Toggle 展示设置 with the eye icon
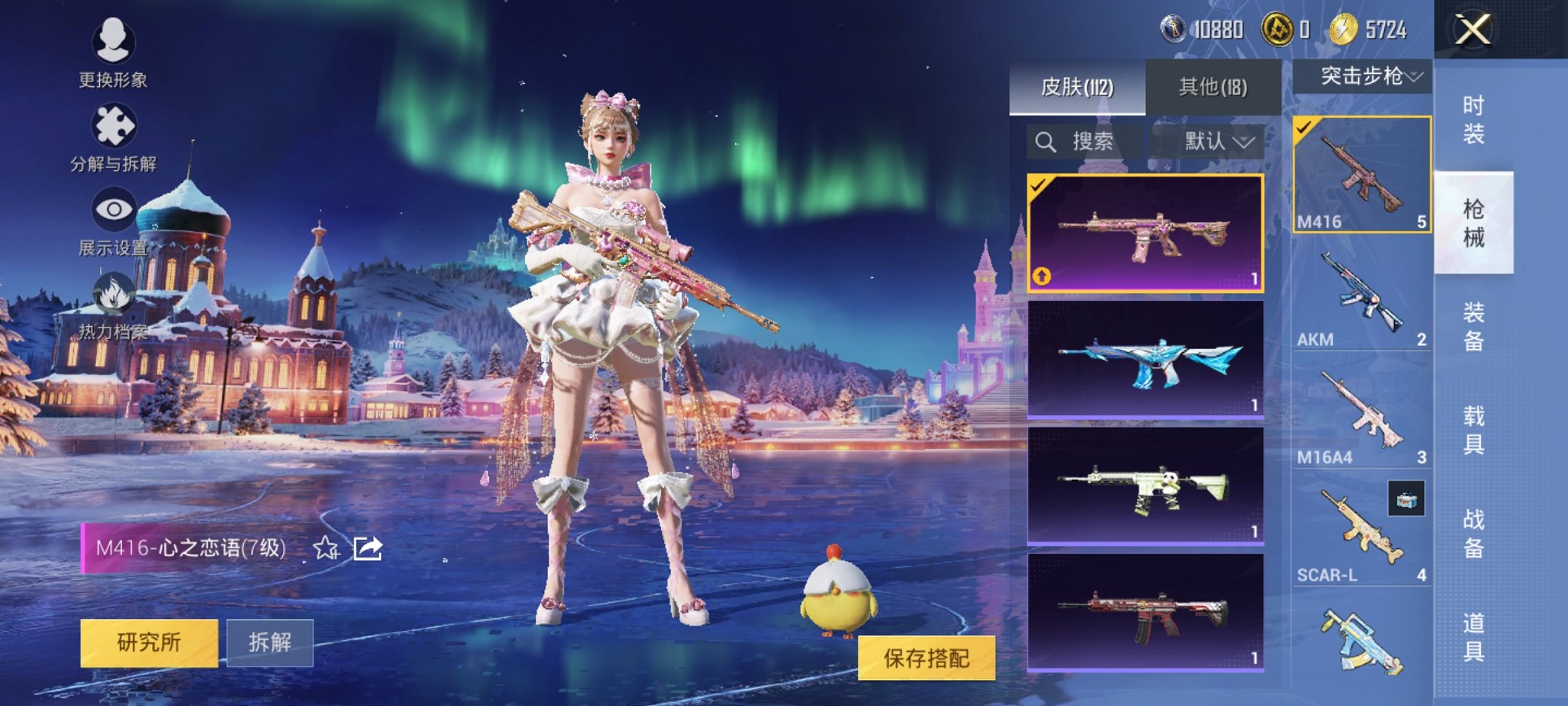The height and width of the screenshot is (706, 1568). pyautogui.click(x=112, y=208)
